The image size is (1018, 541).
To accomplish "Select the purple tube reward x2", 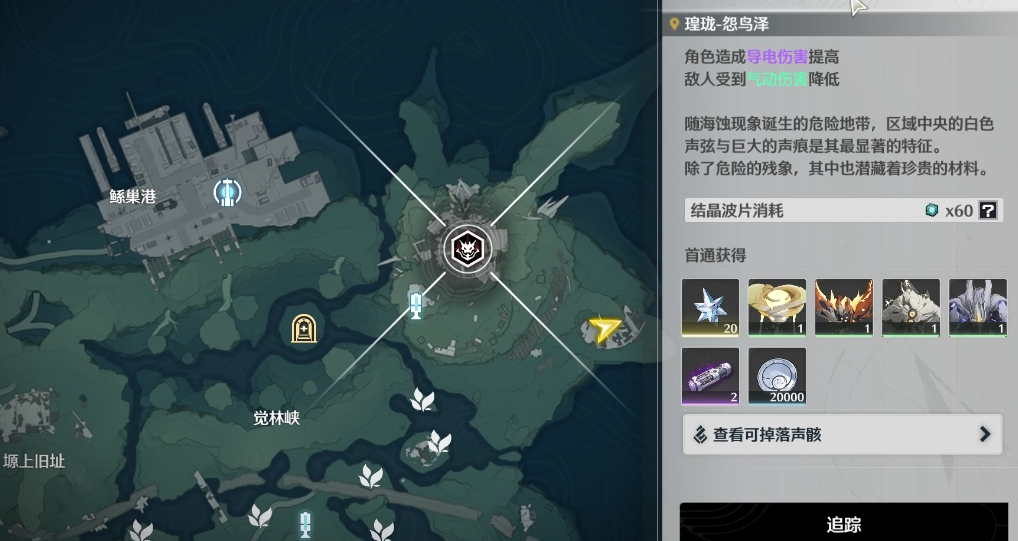I will [x=710, y=376].
